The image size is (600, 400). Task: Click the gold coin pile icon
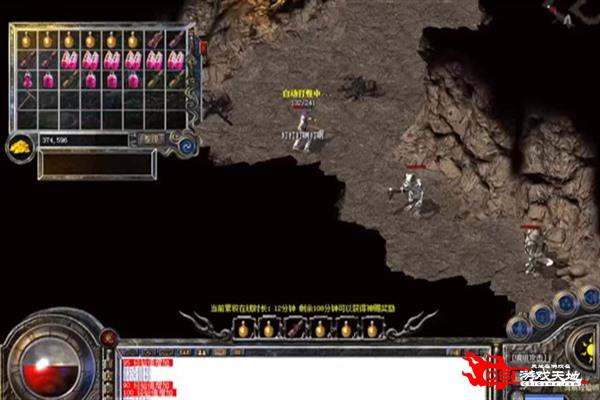[x=20, y=147]
